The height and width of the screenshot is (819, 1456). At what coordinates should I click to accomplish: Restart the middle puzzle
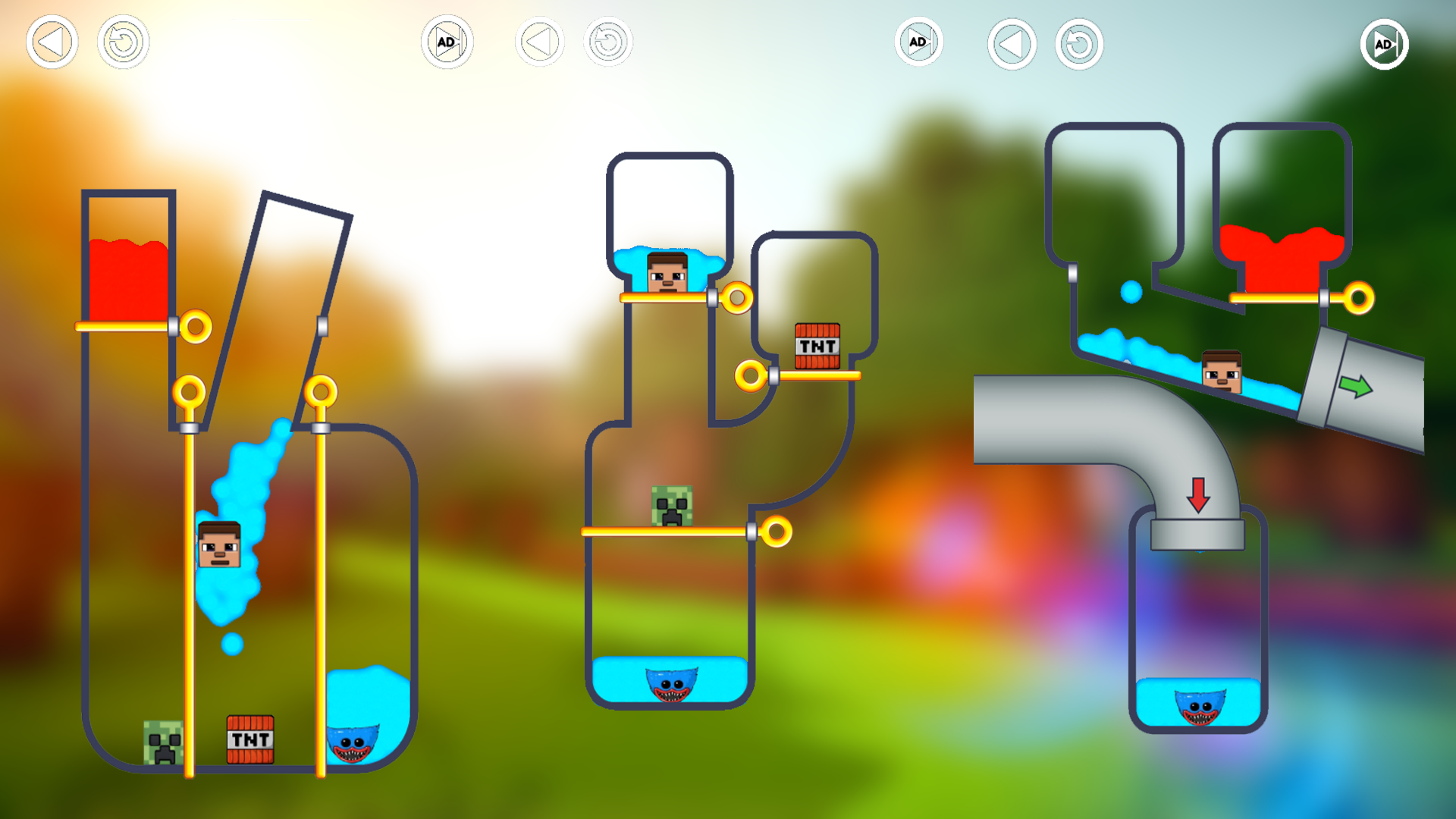(607, 43)
